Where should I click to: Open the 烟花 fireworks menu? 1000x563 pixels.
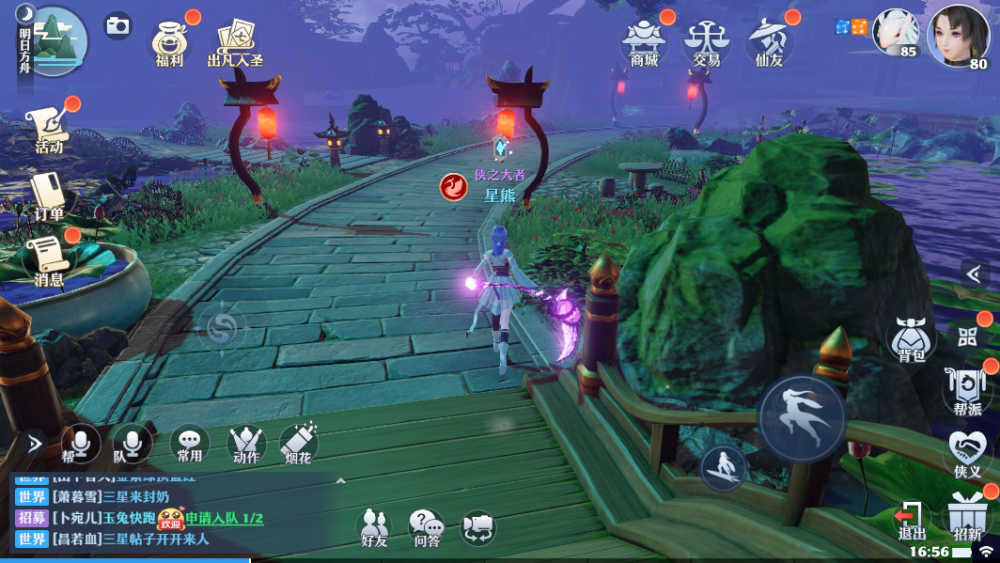(x=298, y=443)
